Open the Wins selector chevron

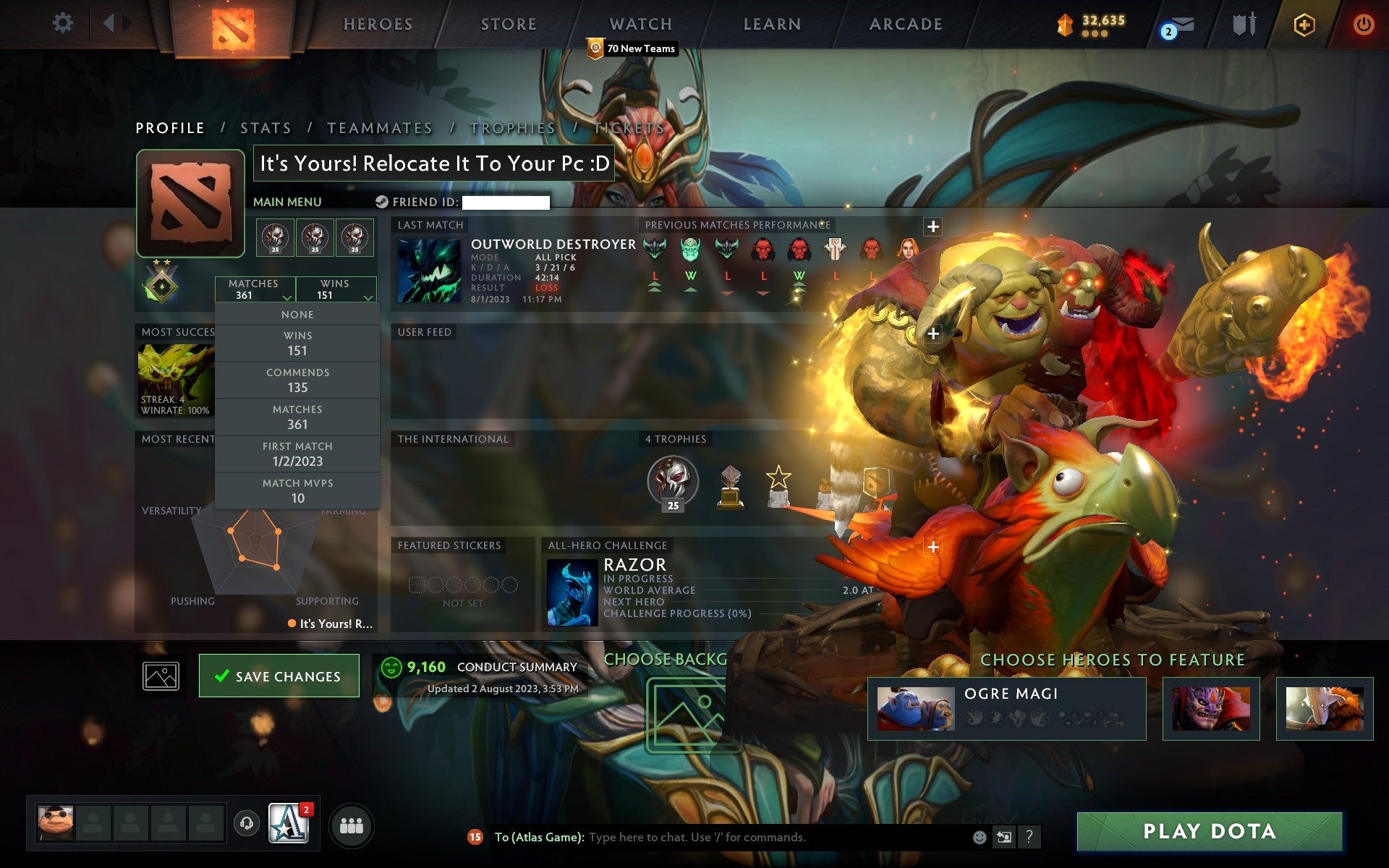click(368, 297)
